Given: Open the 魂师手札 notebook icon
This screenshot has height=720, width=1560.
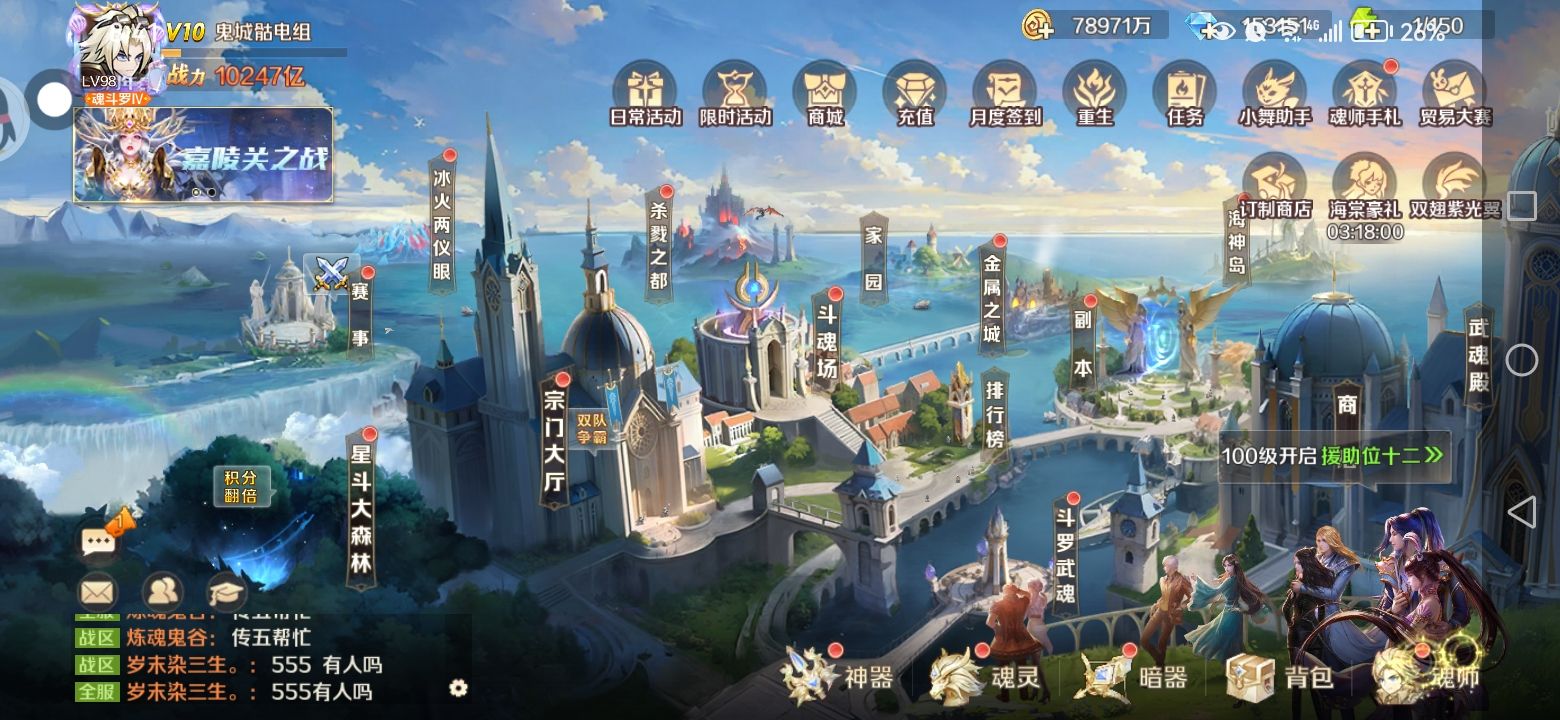Looking at the screenshot, I should pyautogui.click(x=1365, y=92).
